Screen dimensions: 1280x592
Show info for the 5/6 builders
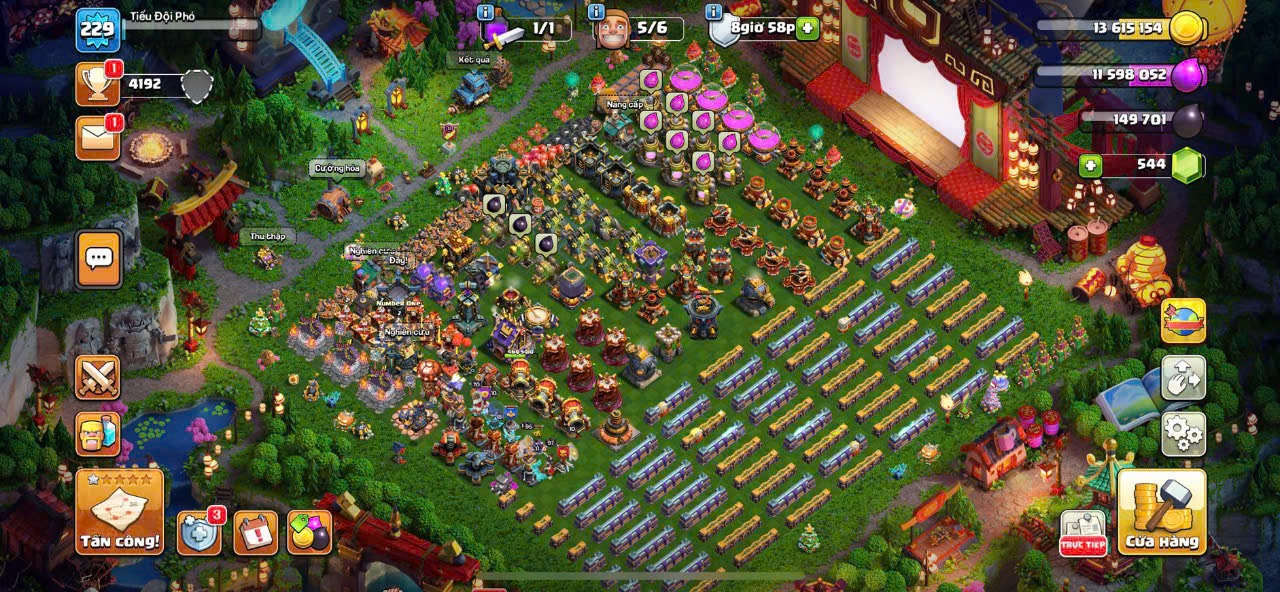coord(596,12)
